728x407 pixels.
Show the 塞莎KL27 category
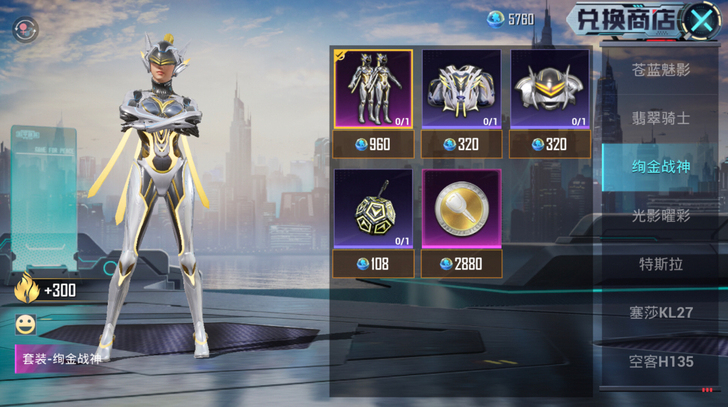(662, 312)
